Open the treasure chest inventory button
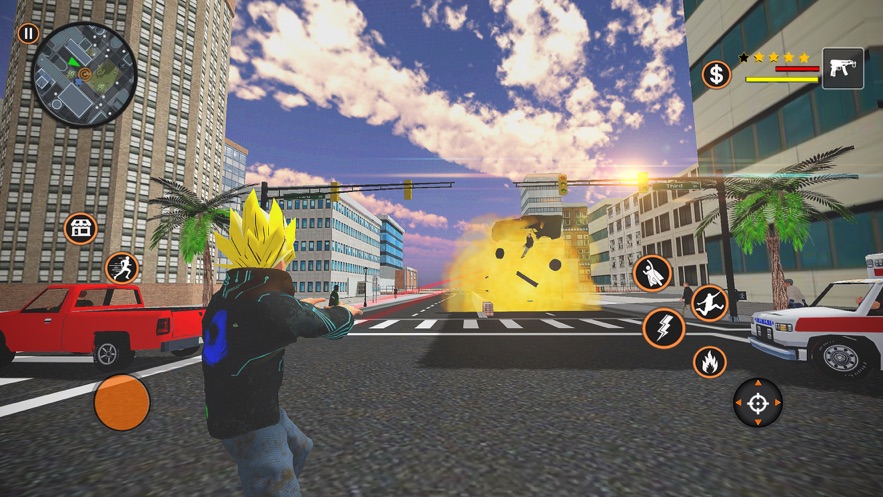The image size is (883, 497). click(x=81, y=228)
